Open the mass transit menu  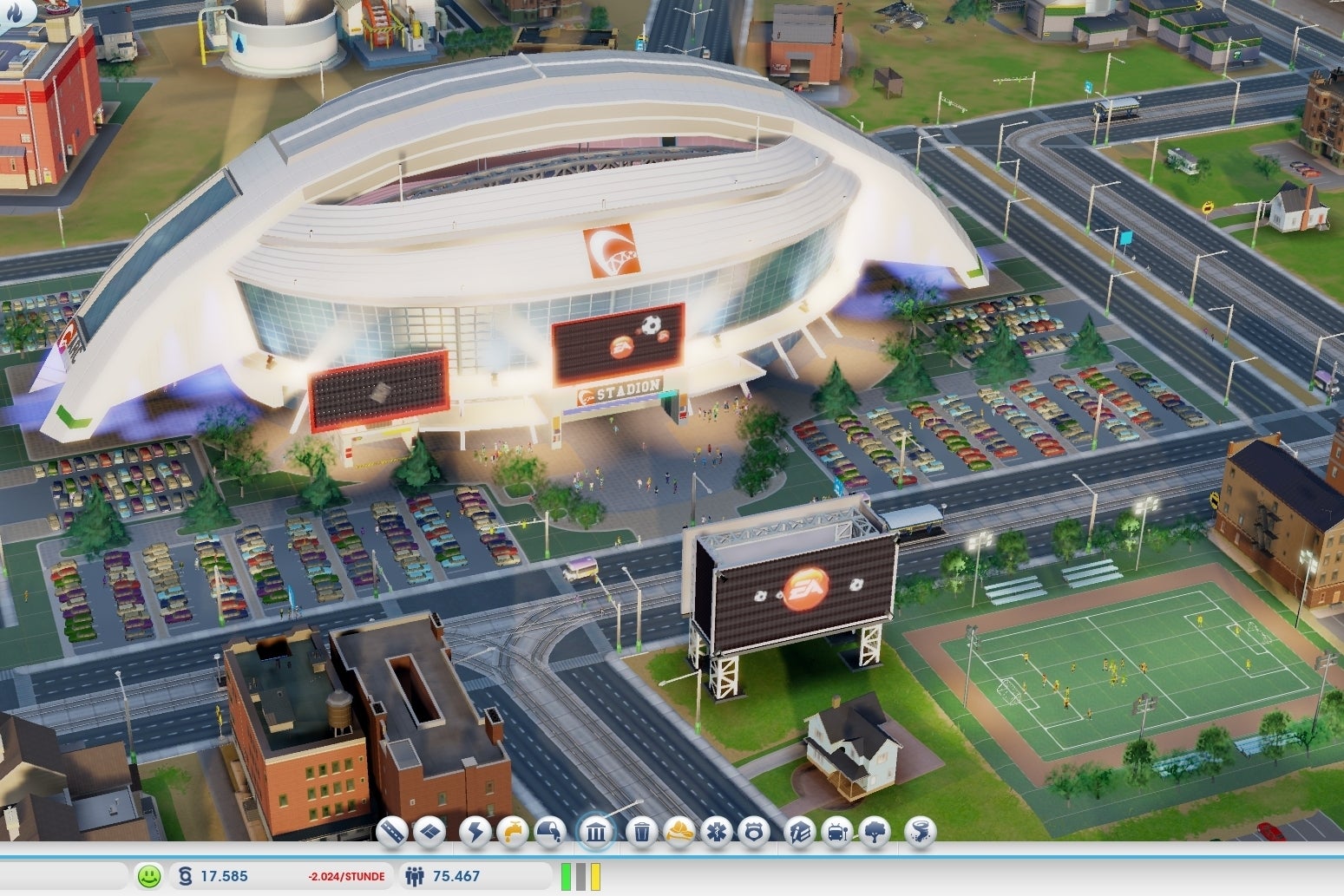836,833
